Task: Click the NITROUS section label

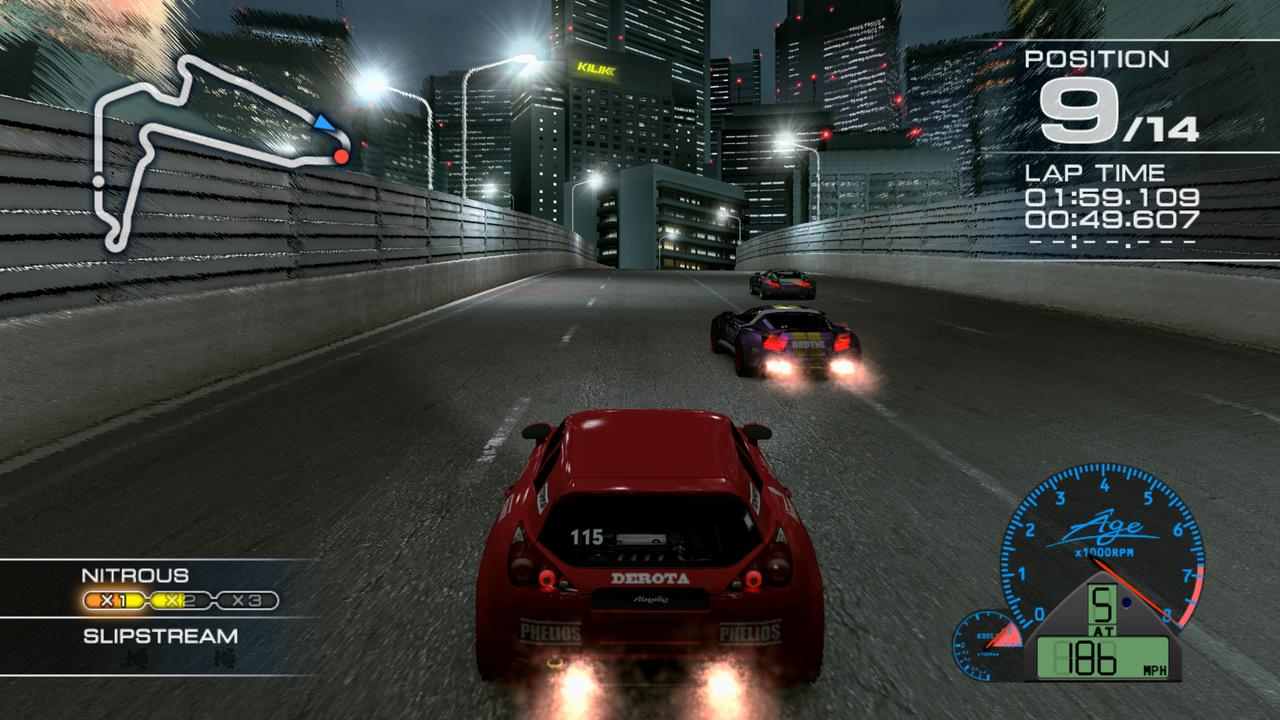Action: (135, 575)
